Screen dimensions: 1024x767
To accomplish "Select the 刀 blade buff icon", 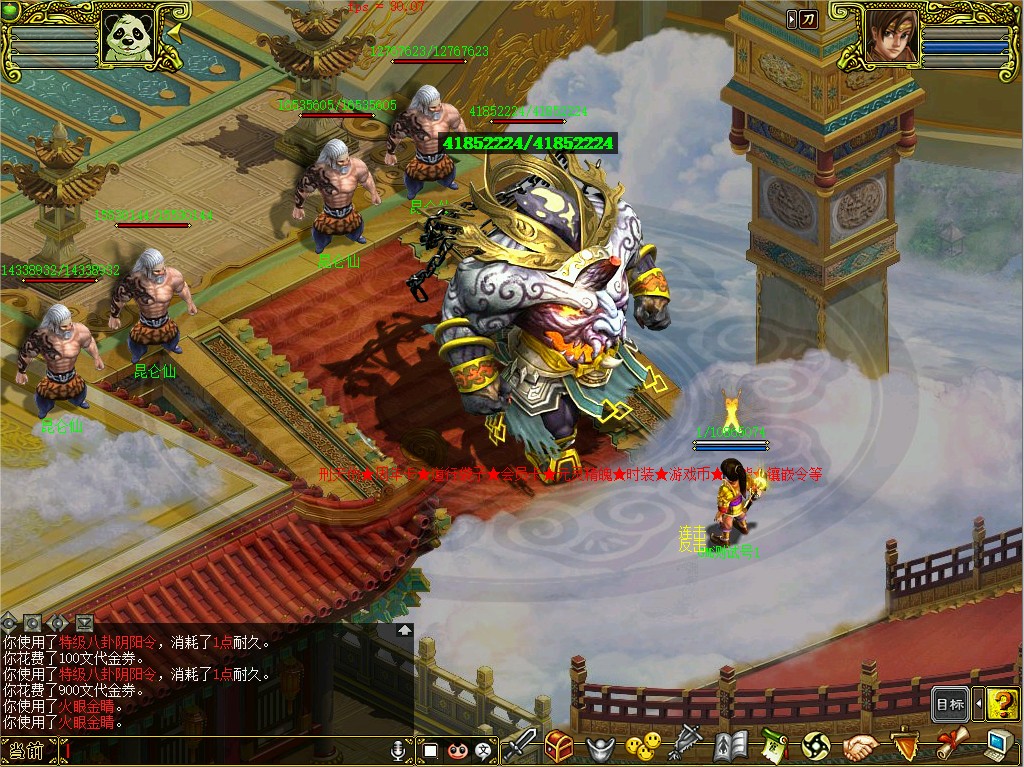I will (808, 18).
